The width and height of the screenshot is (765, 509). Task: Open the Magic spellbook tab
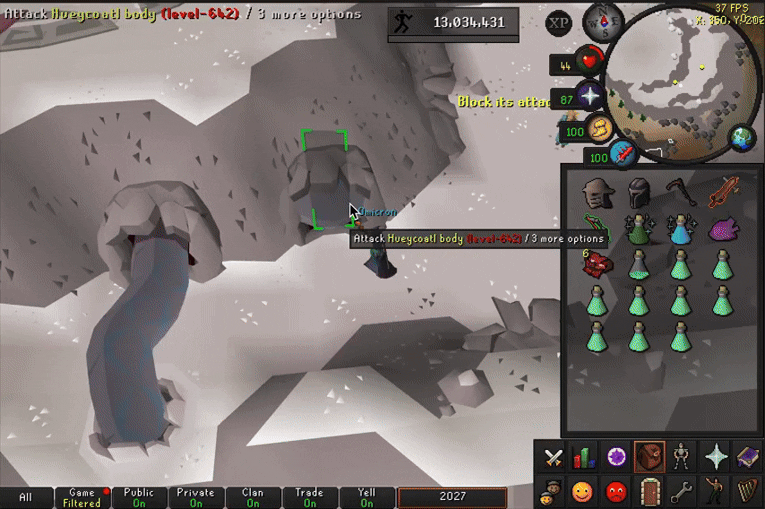(x=746, y=459)
